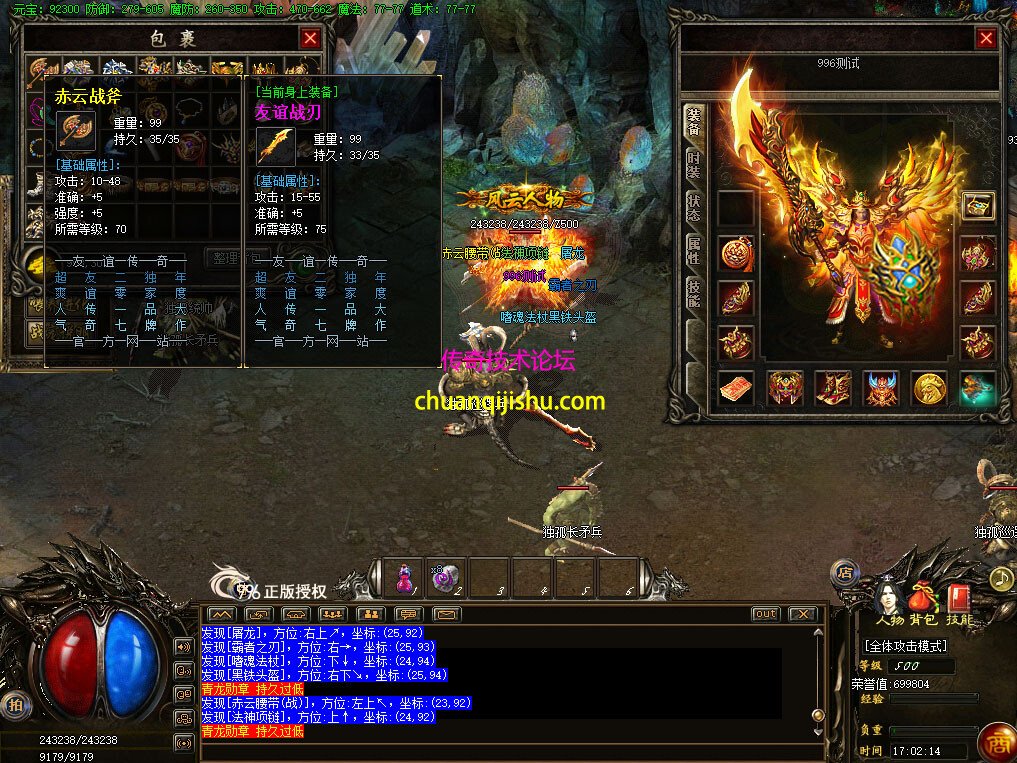
Task: Select the red potion in hotbar slot 1
Action: [x=404, y=579]
